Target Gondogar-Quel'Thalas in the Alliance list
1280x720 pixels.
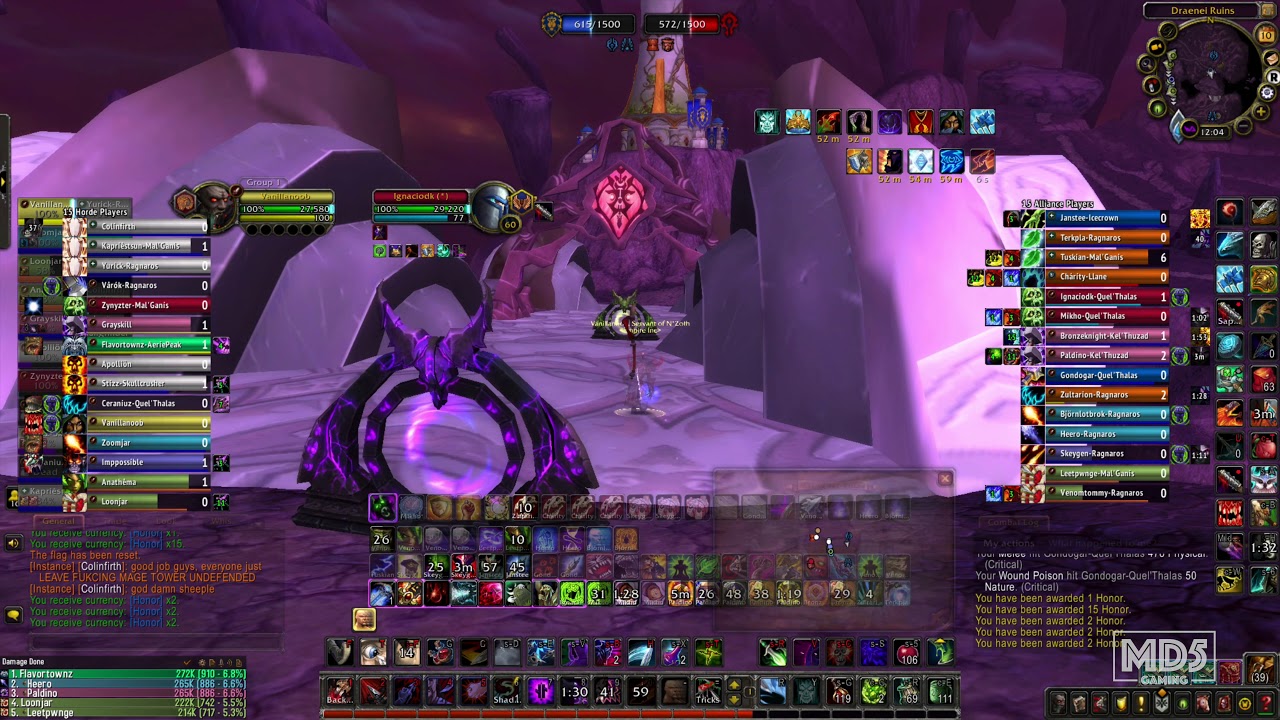pyautogui.click(x=1097, y=375)
